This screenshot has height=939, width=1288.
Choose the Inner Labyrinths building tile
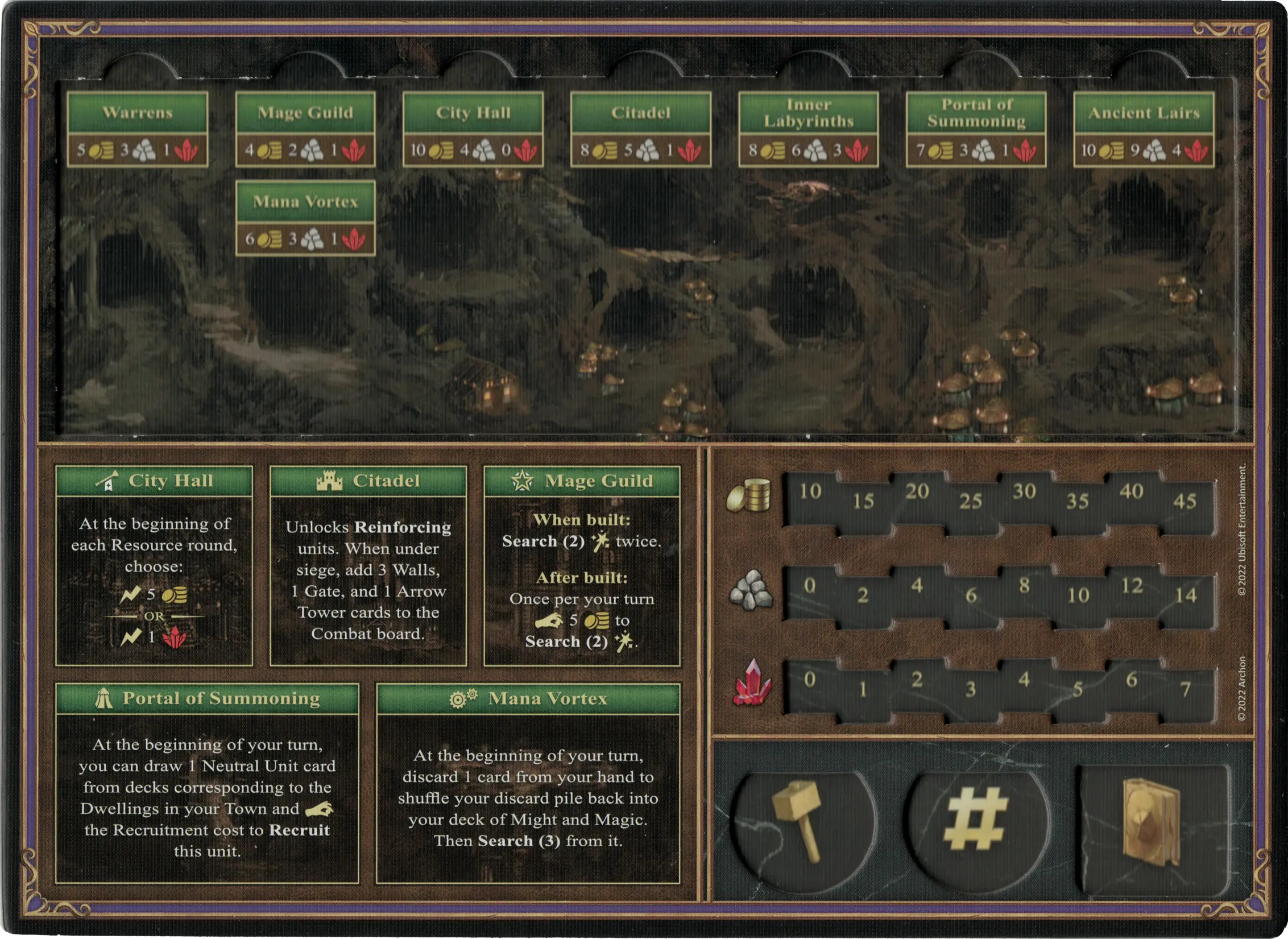pos(808,129)
